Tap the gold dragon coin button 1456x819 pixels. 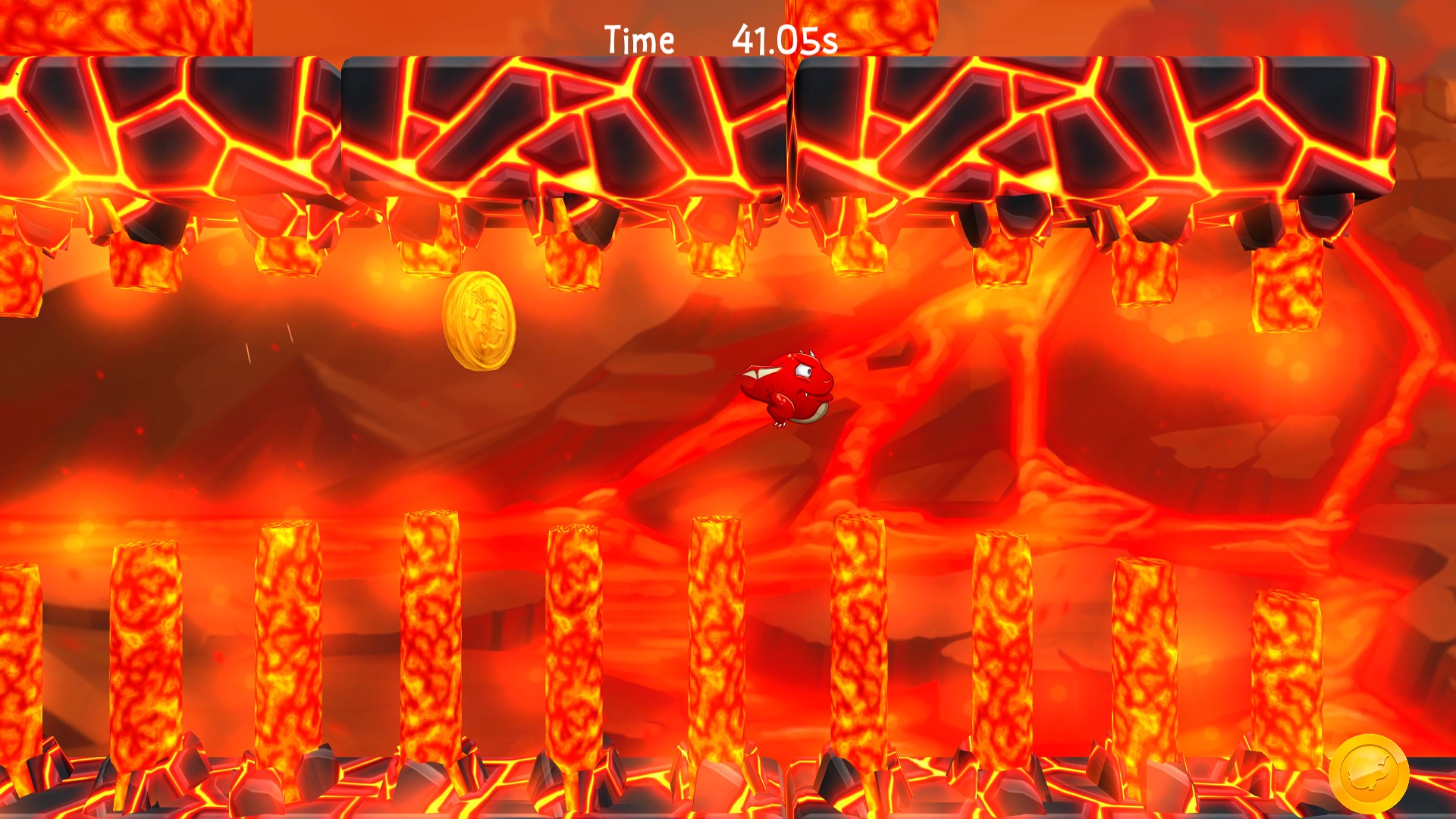pyautogui.click(x=1369, y=774)
